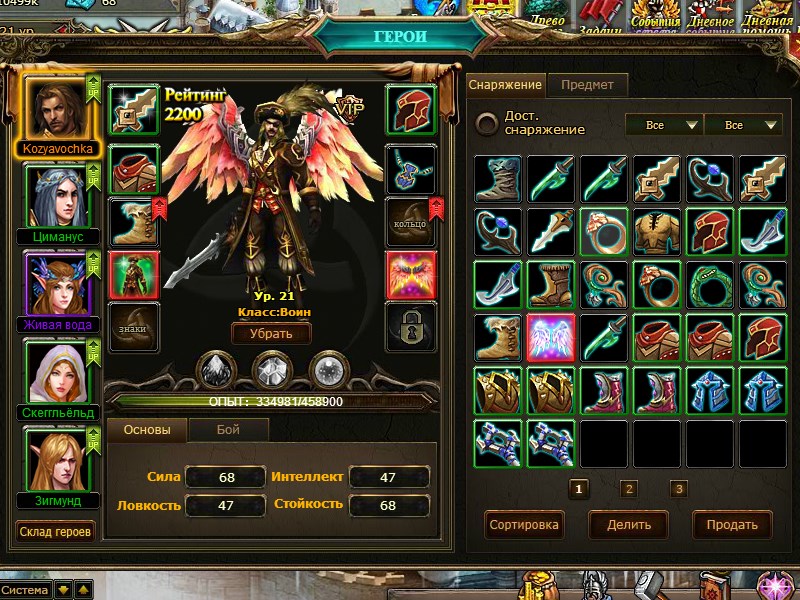The height and width of the screenshot is (600, 800).
Task: Switch to the Бой stats tab
Action: click(x=228, y=430)
